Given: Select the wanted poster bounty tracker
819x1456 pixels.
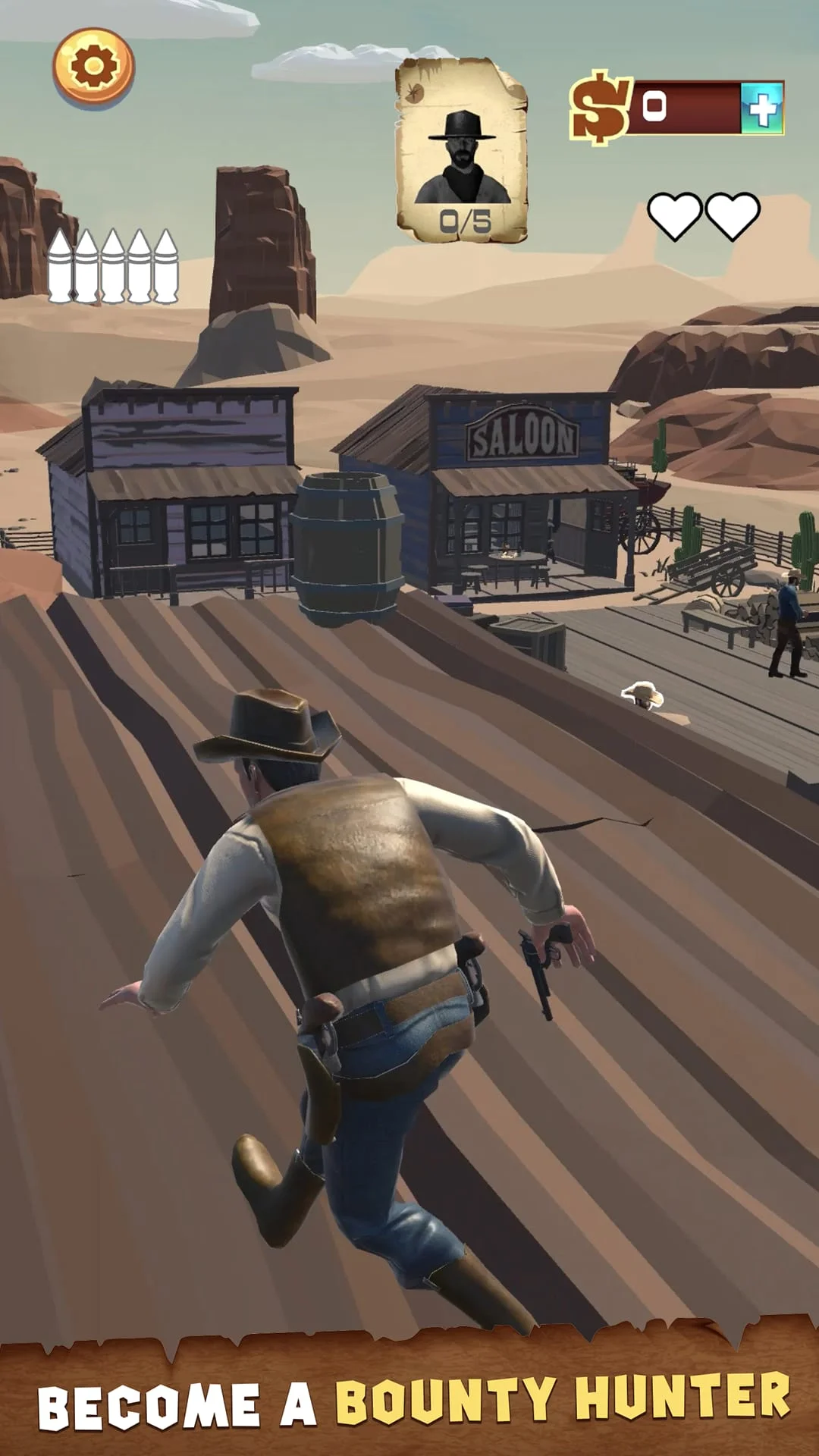Looking at the screenshot, I should [x=462, y=152].
